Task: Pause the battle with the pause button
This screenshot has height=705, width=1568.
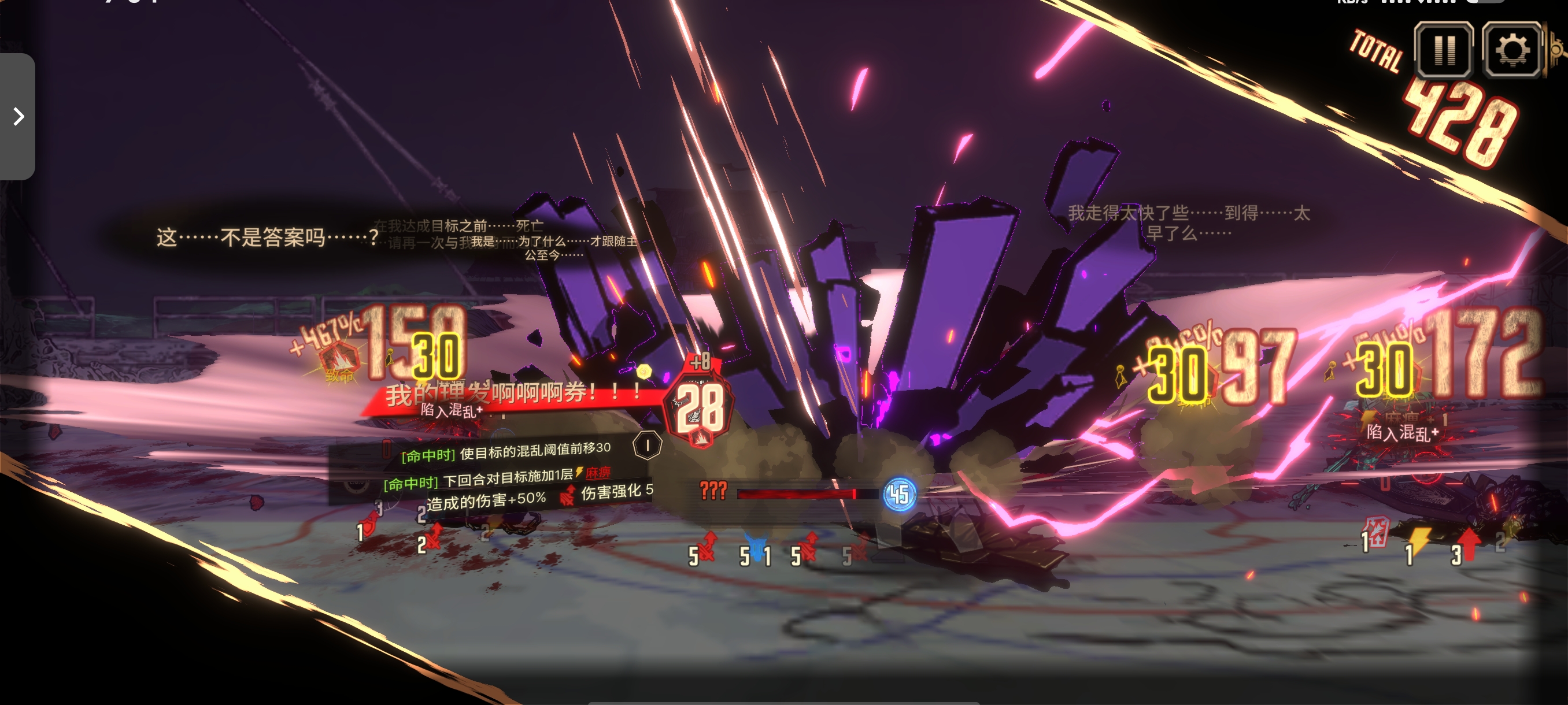Action: coord(1444,50)
